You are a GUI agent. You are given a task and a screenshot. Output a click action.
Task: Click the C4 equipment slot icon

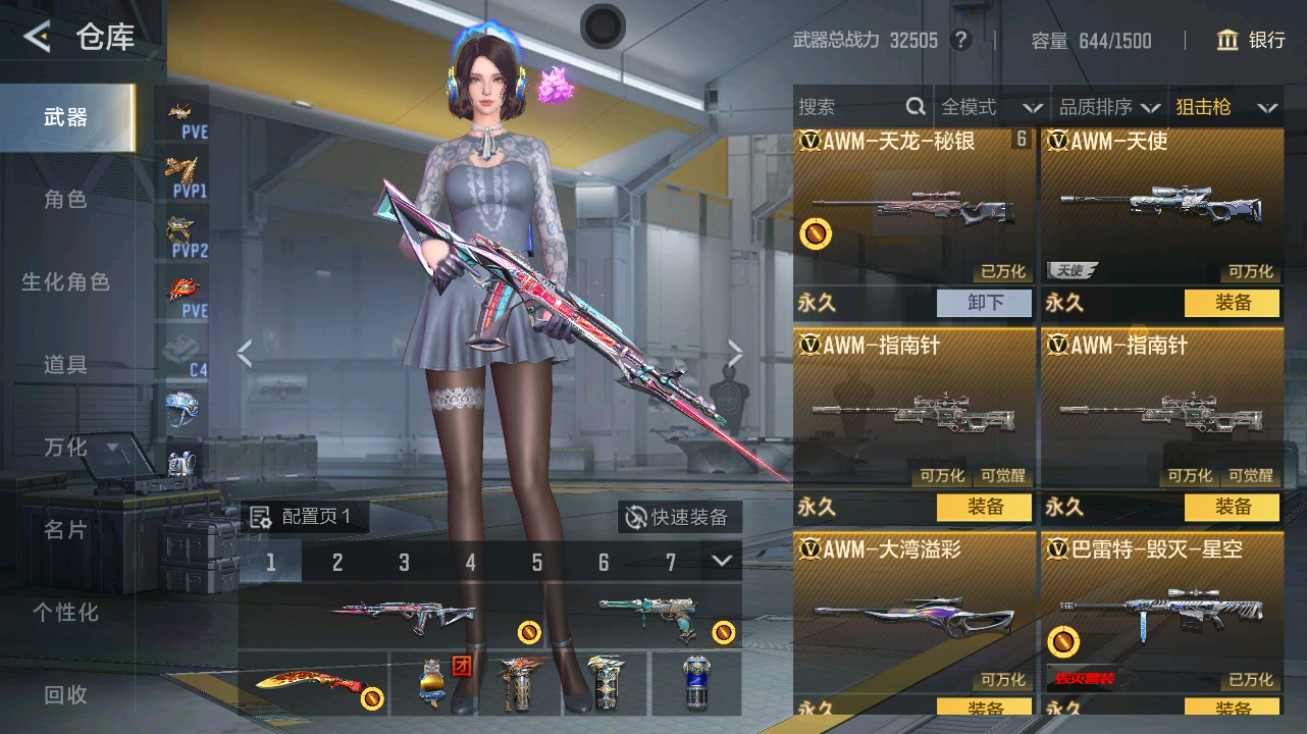click(x=182, y=352)
